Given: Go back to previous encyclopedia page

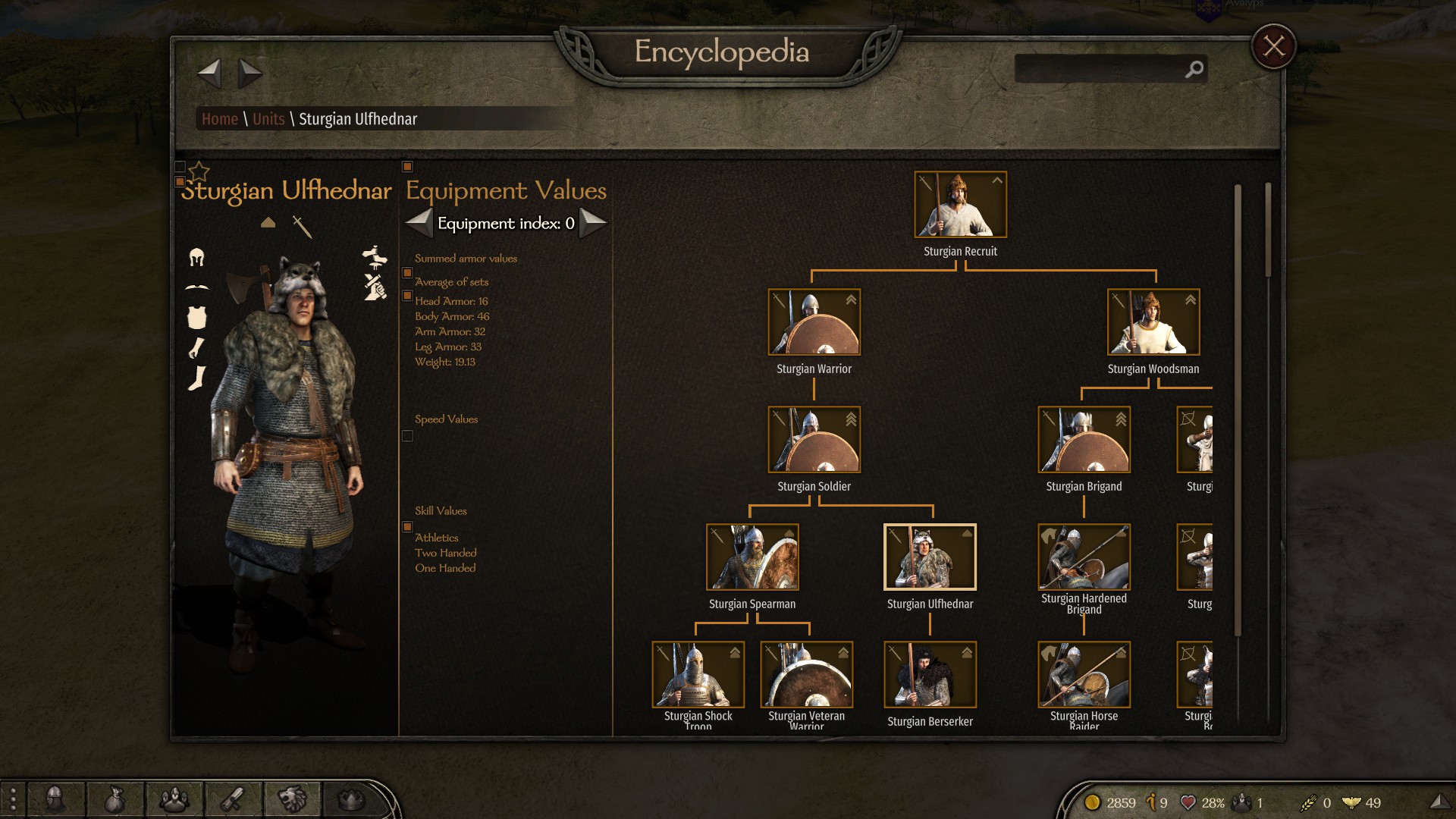Looking at the screenshot, I should (x=209, y=74).
